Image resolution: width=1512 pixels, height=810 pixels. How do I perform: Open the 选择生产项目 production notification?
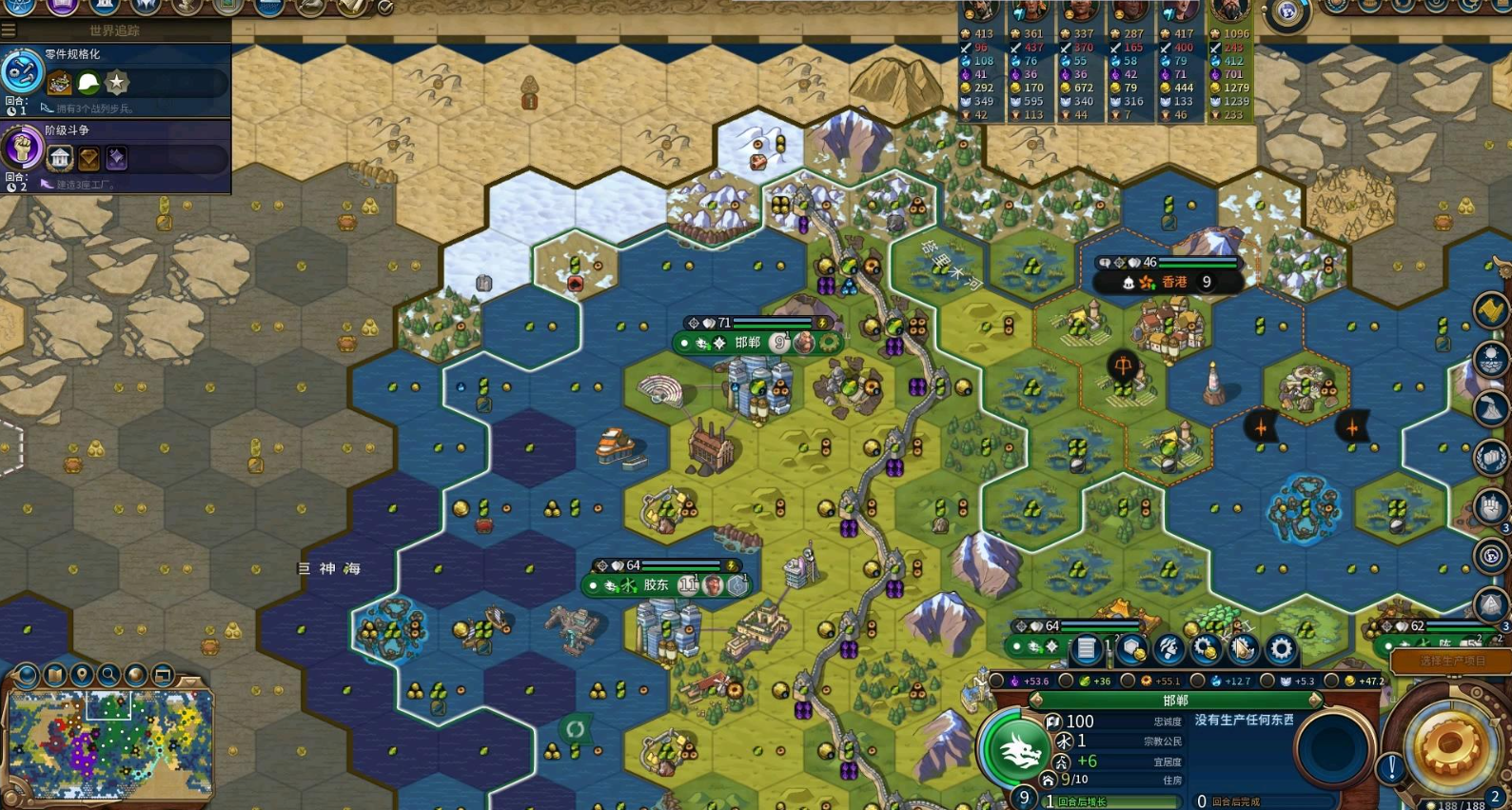pos(1450,661)
